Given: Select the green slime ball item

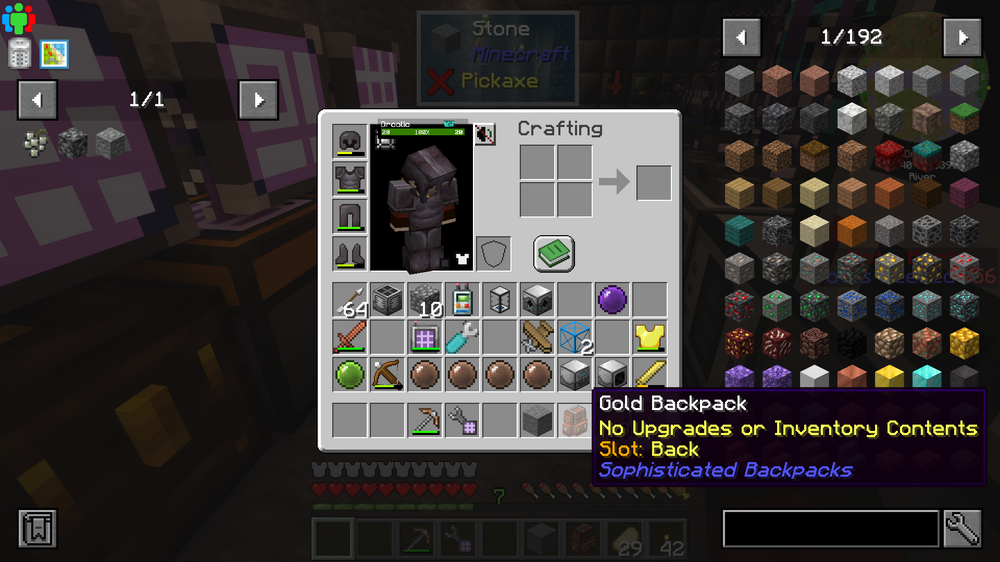Looking at the screenshot, I should click(x=350, y=375).
